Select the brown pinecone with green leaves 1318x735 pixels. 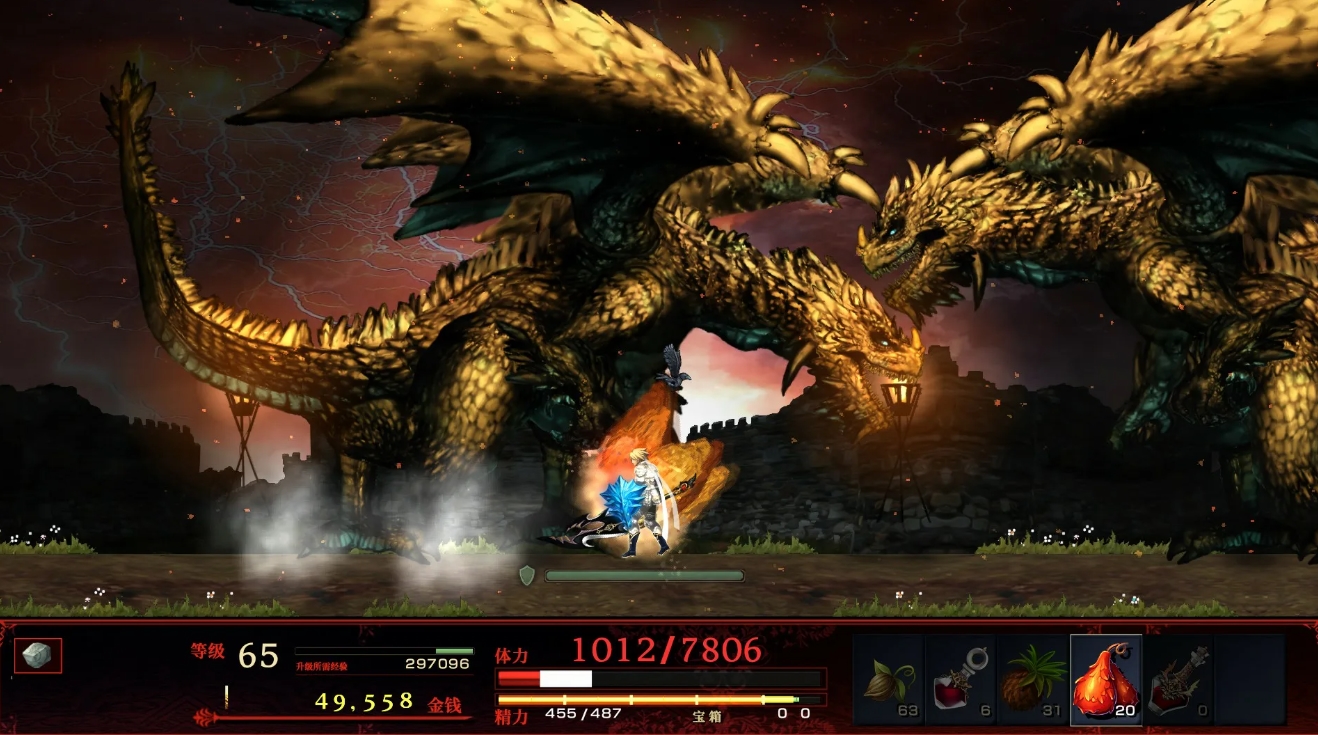pyautogui.click(x=1033, y=680)
